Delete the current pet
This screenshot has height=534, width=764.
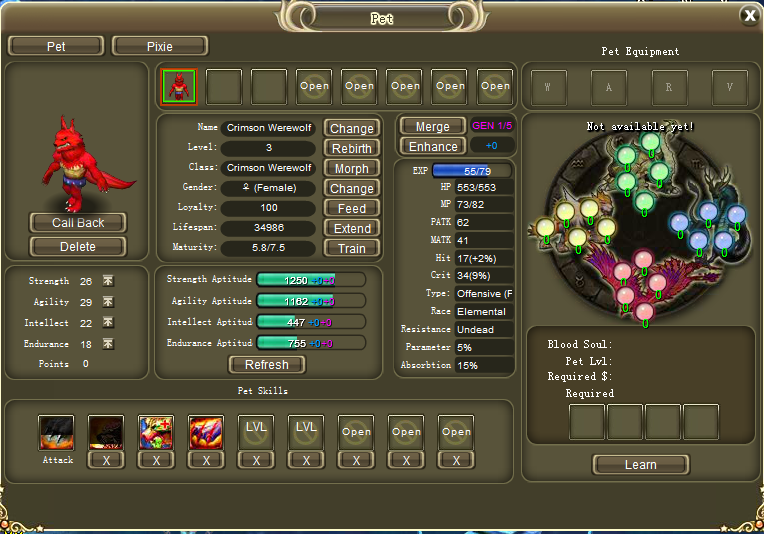[77, 246]
